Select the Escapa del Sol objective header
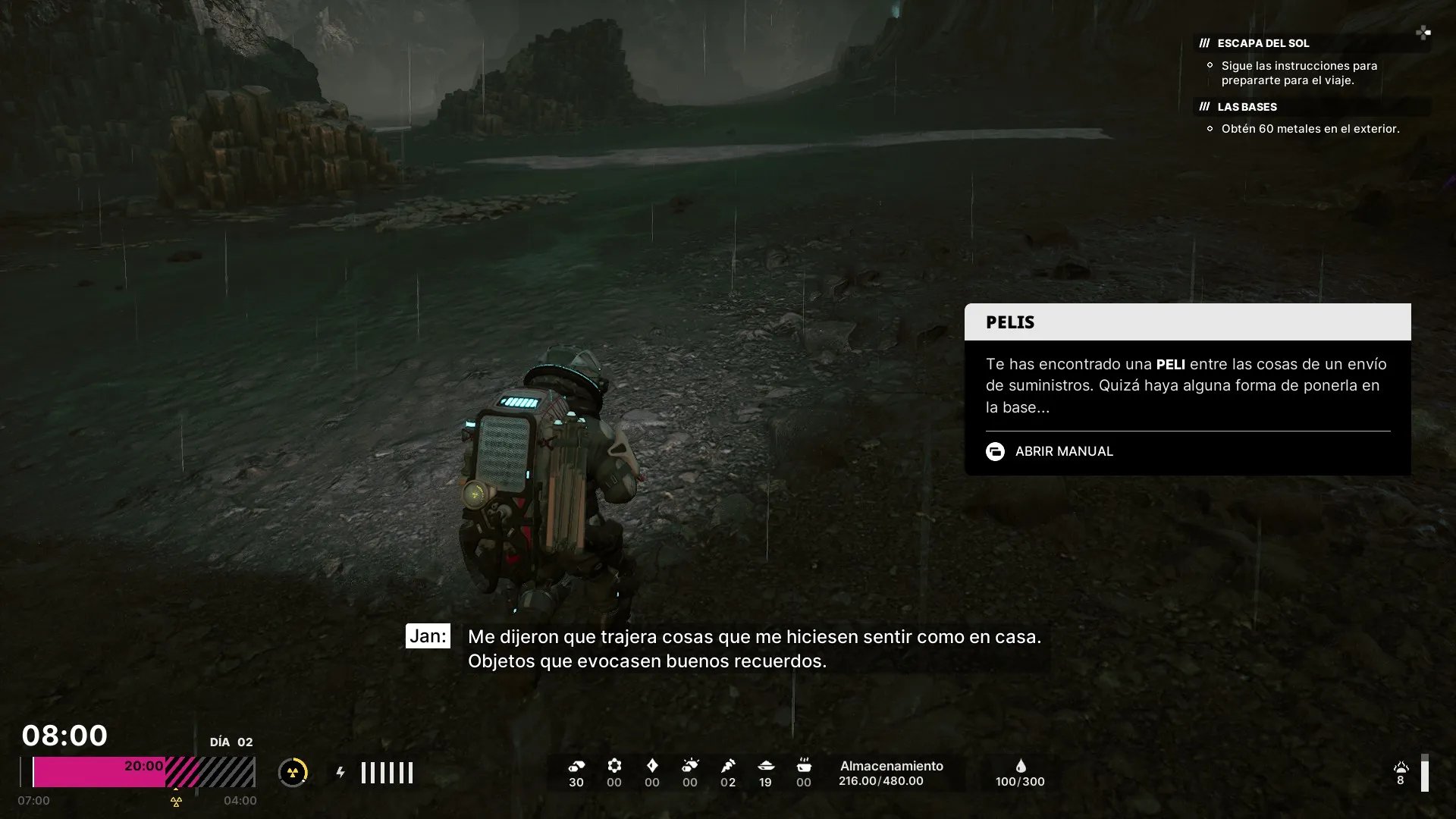Viewport: 1456px width, 819px height. click(x=1263, y=43)
